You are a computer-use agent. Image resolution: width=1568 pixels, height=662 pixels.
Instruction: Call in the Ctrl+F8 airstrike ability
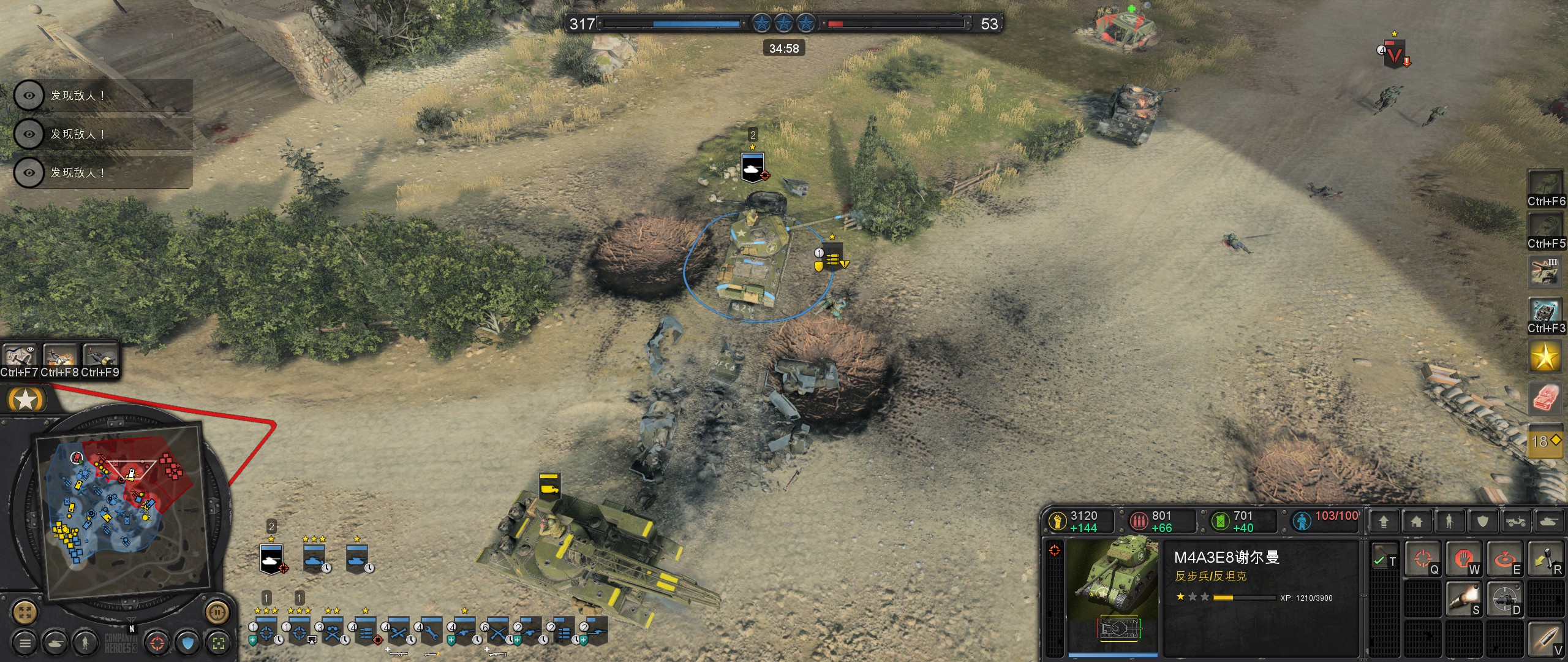click(59, 356)
